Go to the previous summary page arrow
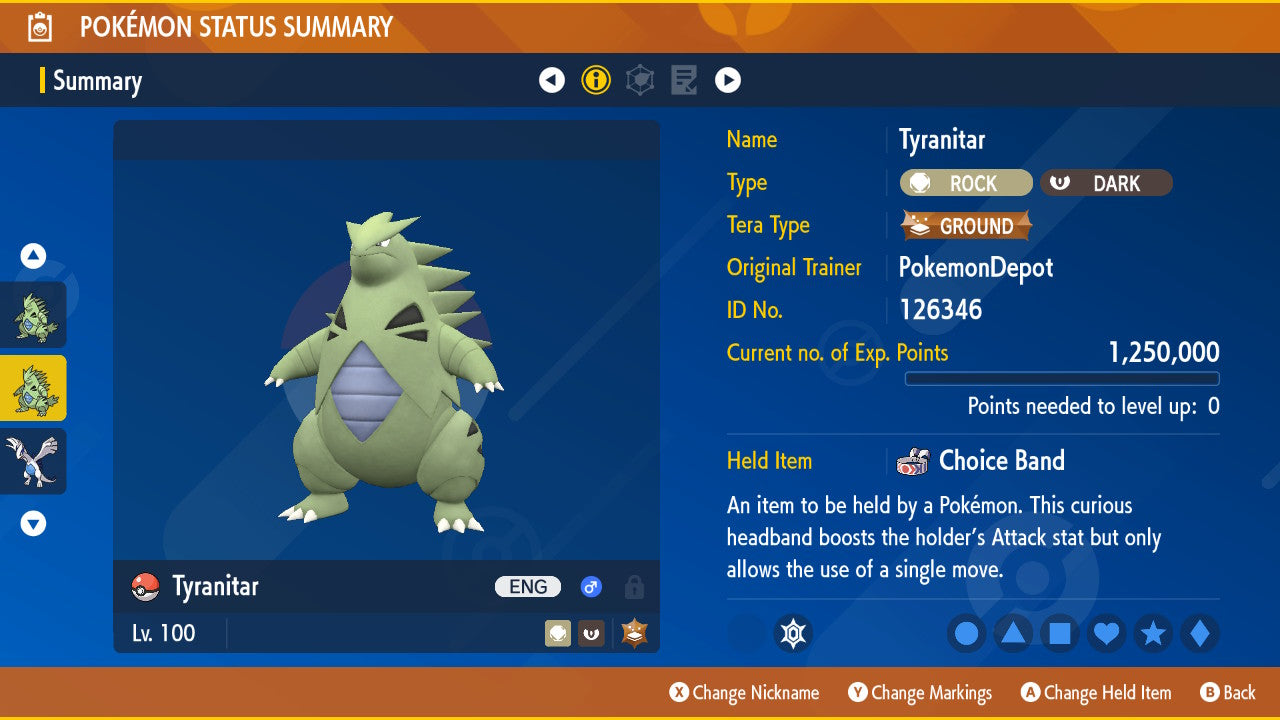 pos(552,80)
